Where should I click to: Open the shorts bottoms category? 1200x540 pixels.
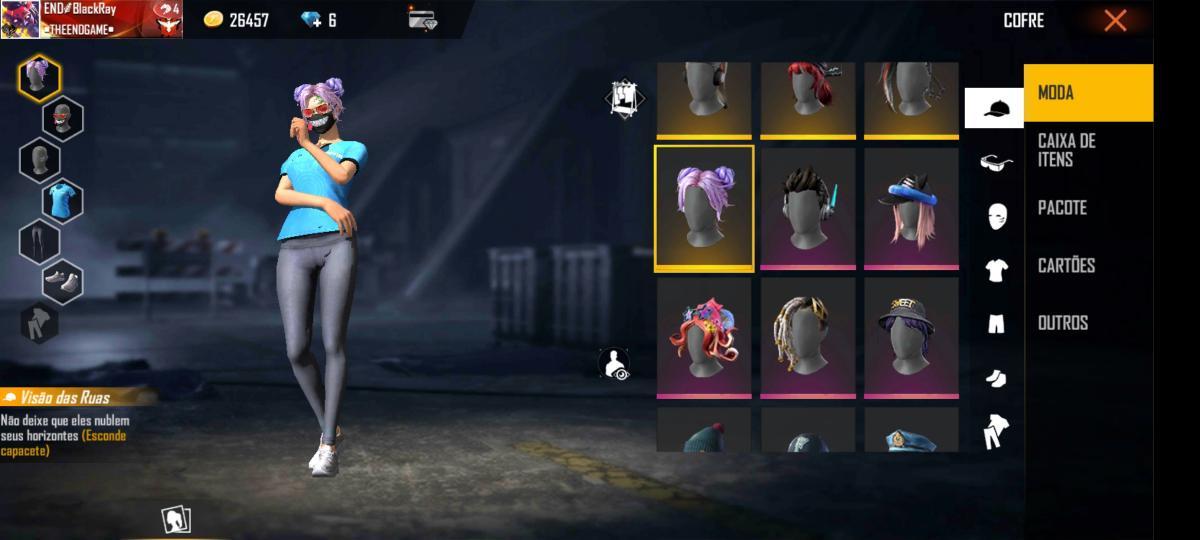pyautogui.click(x=996, y=323)
